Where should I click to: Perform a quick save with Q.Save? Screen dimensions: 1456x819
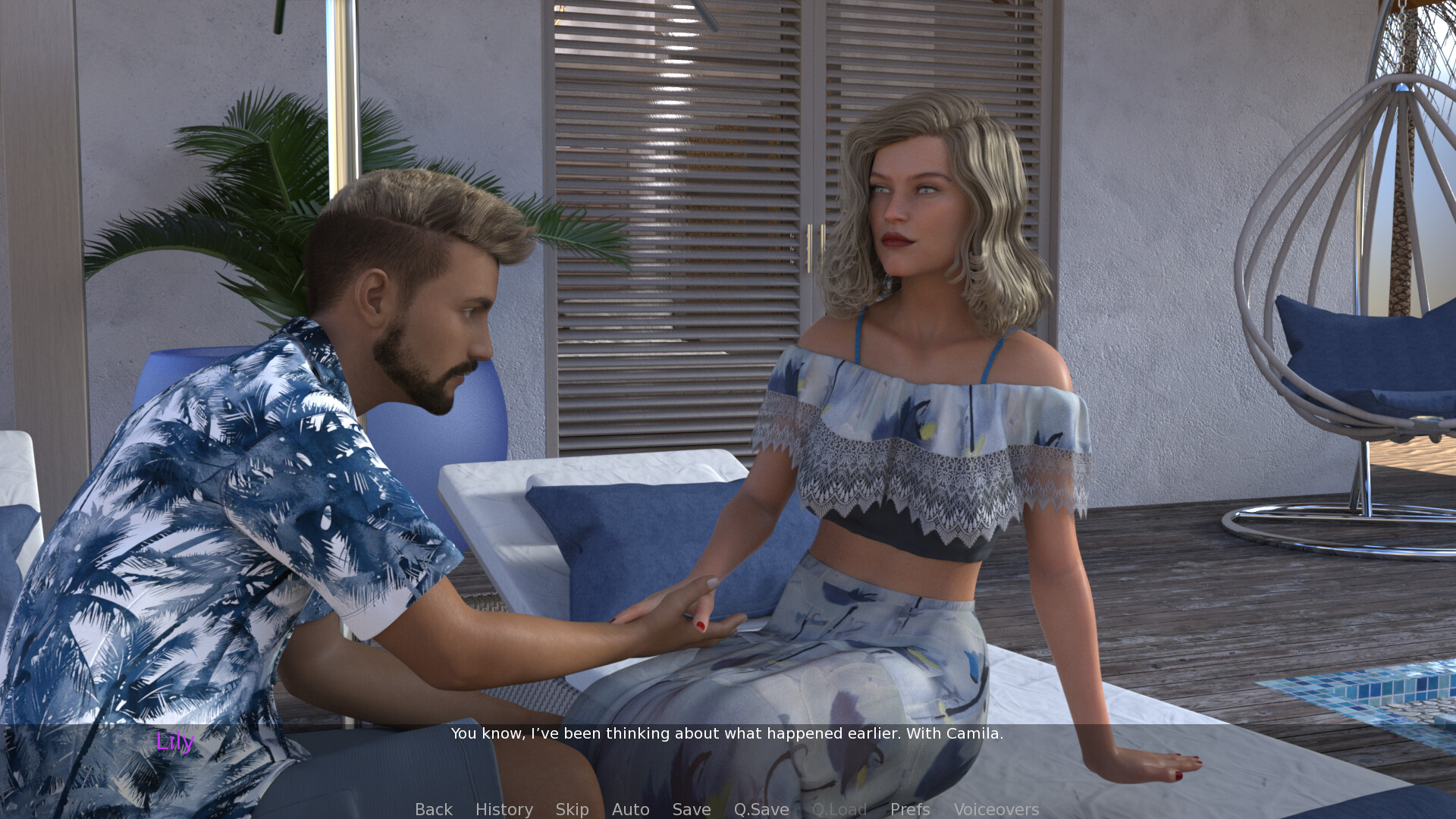[x=761, y=809]
